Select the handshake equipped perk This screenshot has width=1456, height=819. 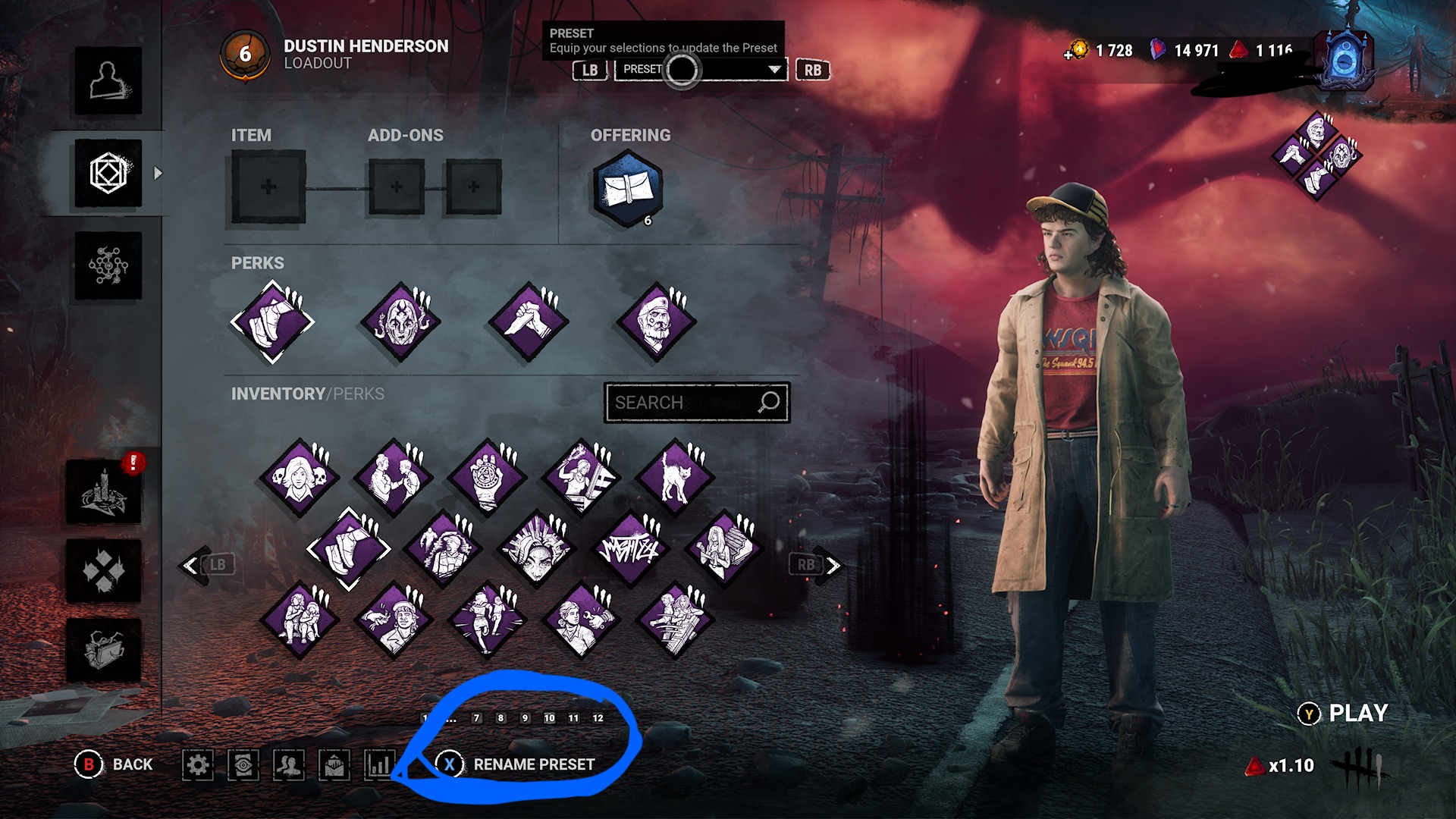[529, 322]
